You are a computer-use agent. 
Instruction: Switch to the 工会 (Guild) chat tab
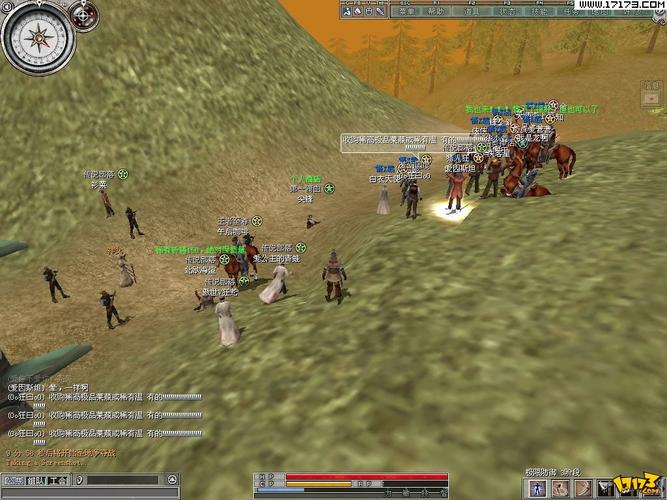pyautogui.click(x=57, y=480)
